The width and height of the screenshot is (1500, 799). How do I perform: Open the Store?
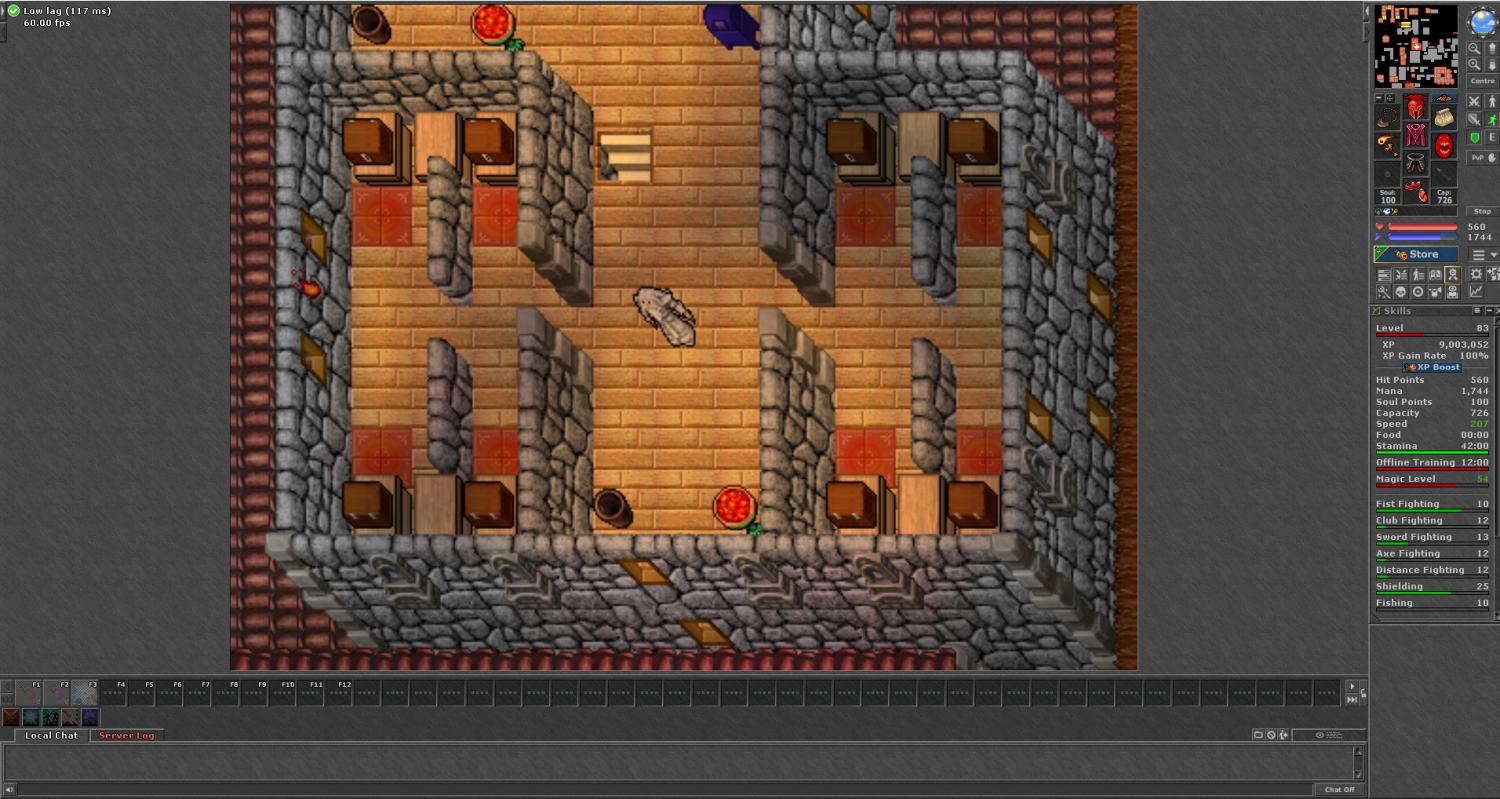(1416, 255)
